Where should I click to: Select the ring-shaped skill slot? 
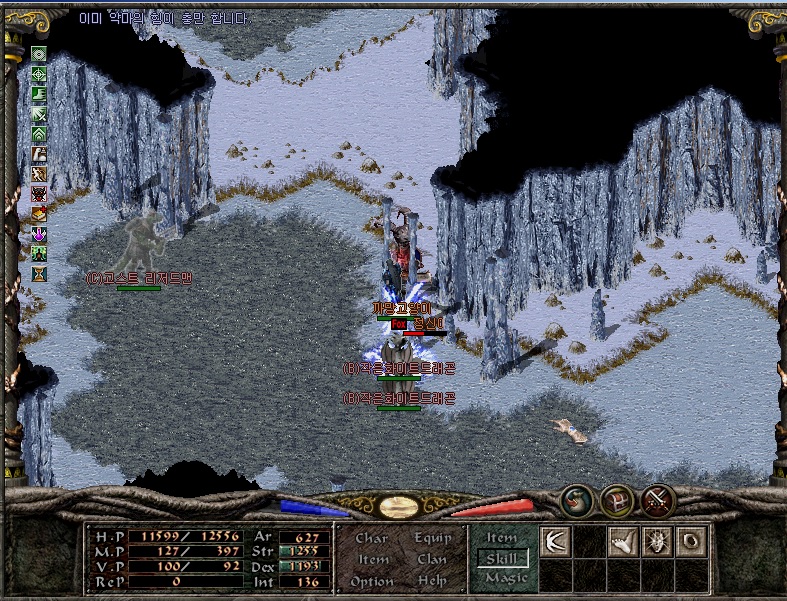point(691,541)
